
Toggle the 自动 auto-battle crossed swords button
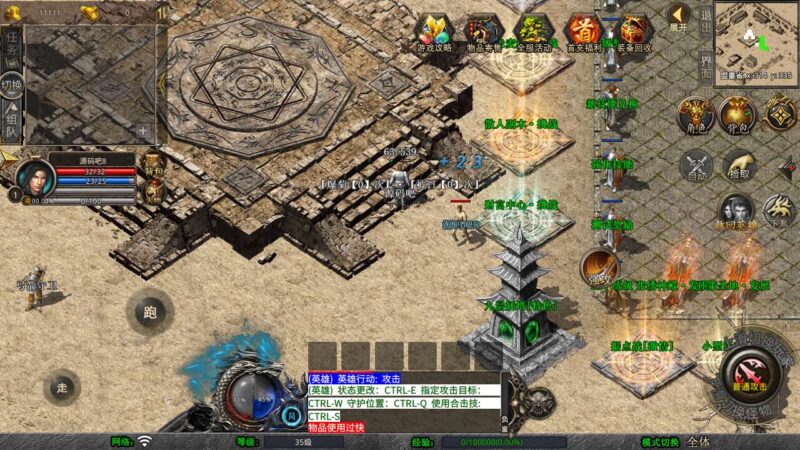[x=697, y=165]
